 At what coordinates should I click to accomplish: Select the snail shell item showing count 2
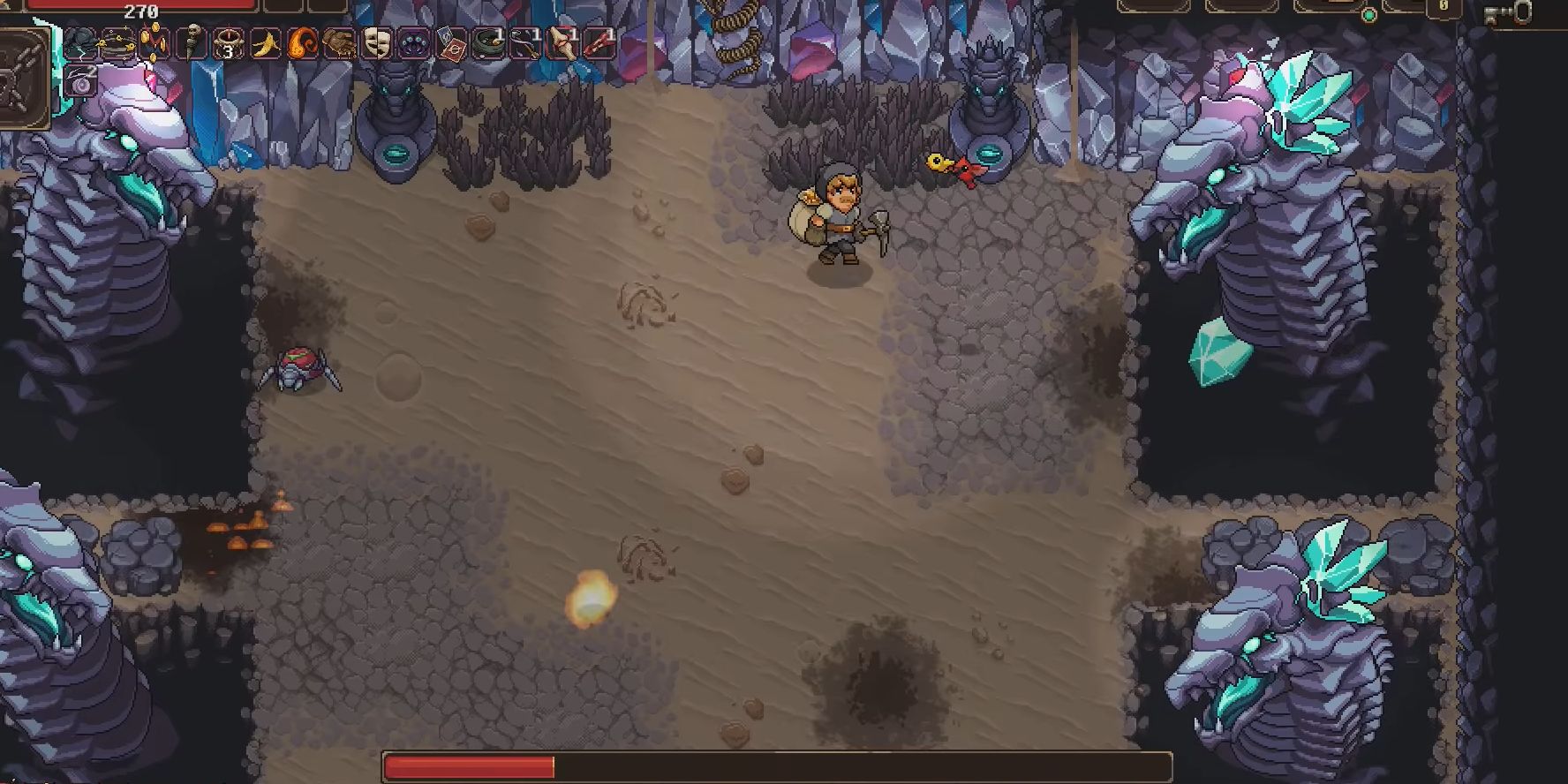point(81,81)
